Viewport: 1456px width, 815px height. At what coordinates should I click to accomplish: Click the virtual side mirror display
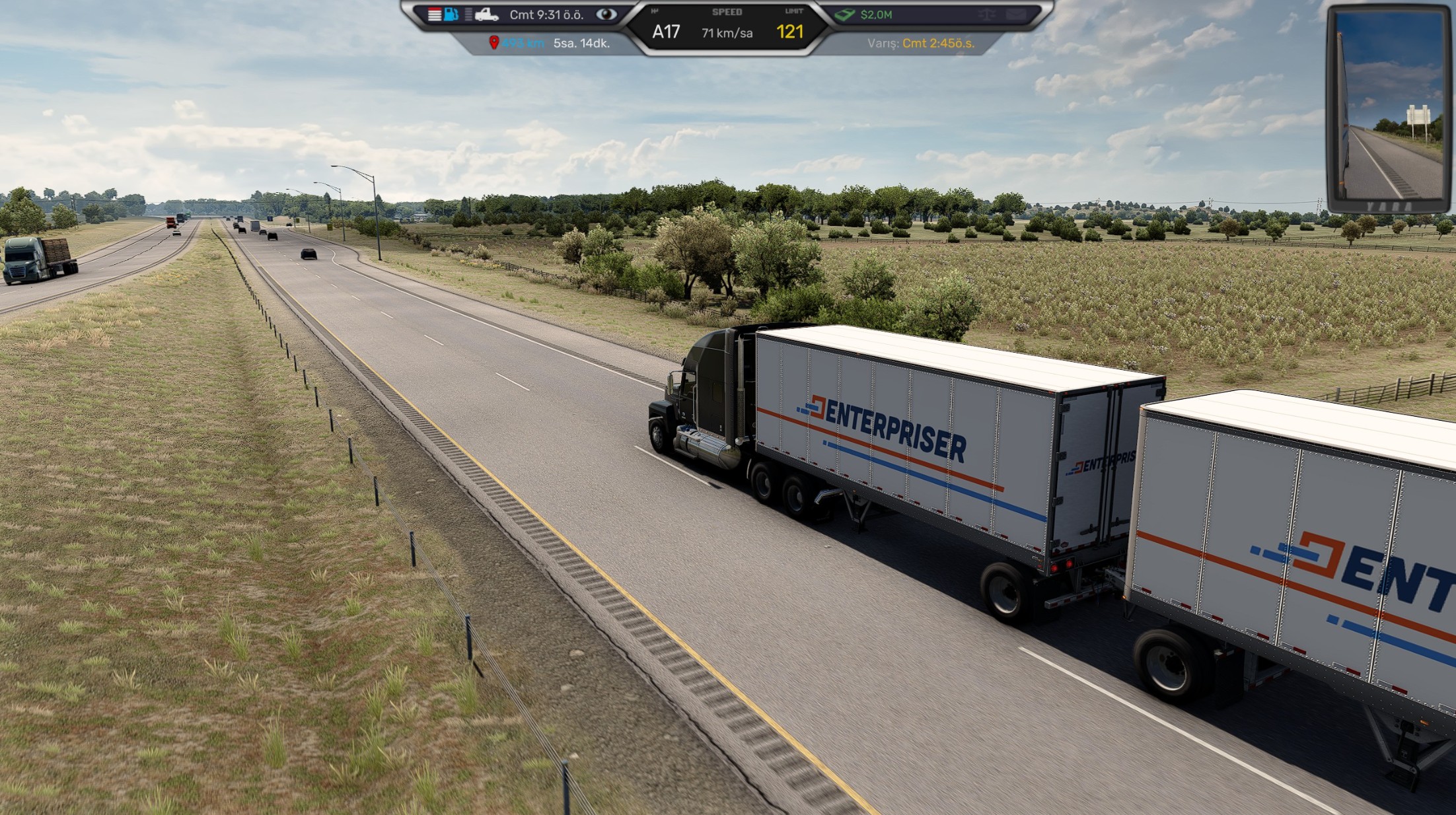1389,106
